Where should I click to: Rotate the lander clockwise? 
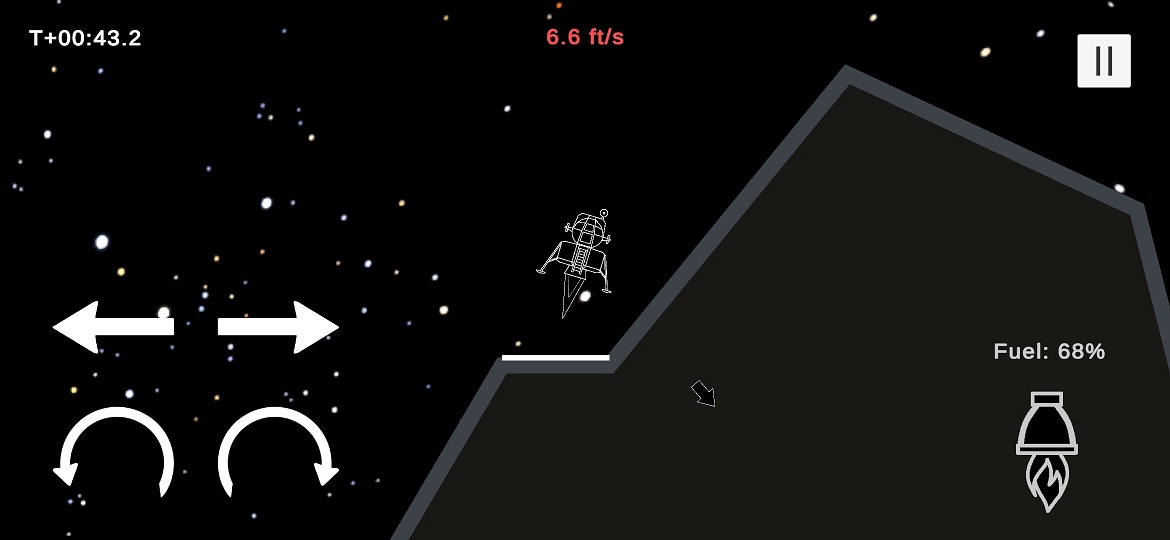click(278, 452)
